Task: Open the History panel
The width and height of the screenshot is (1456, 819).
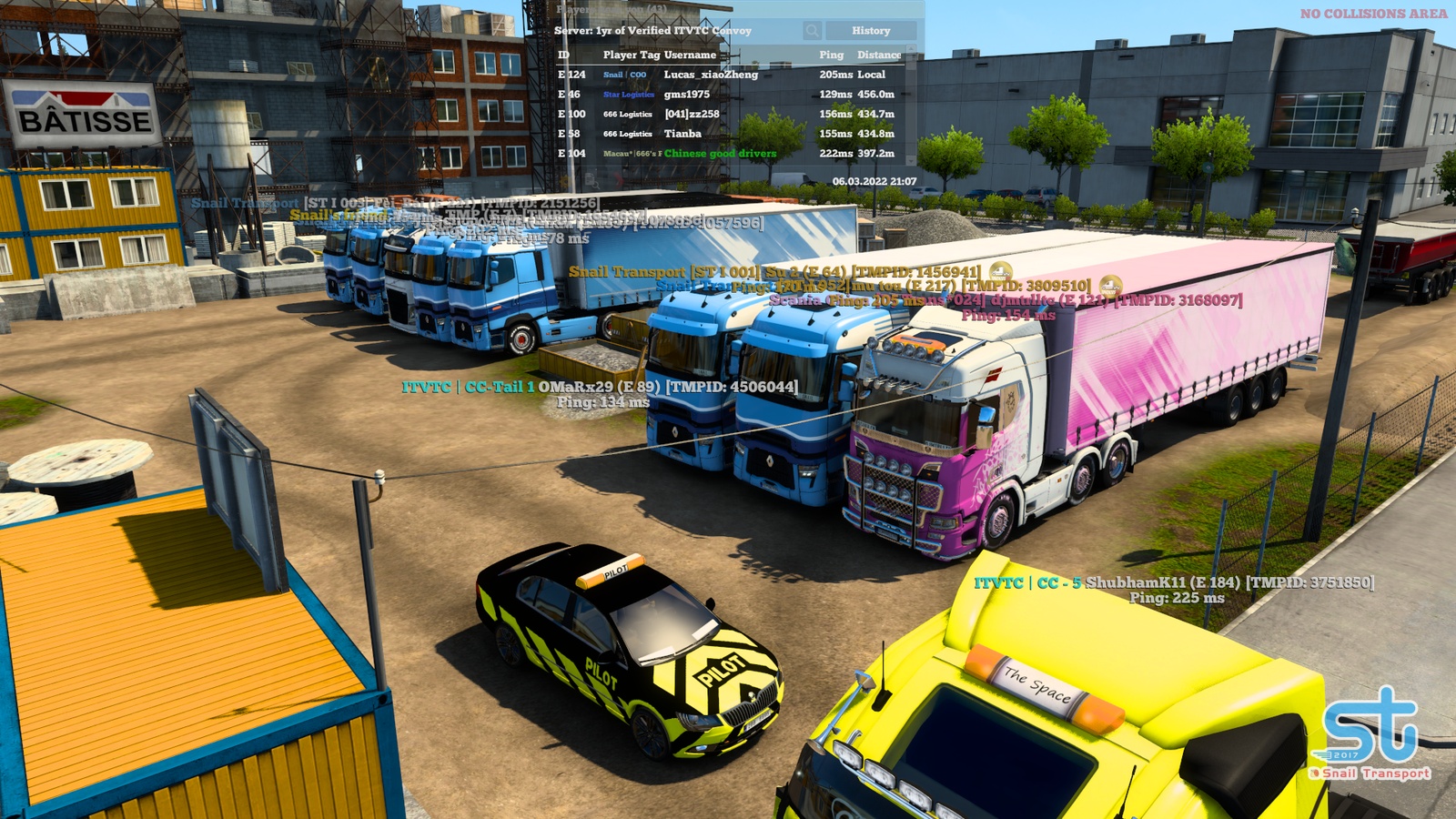Action: 873,30
